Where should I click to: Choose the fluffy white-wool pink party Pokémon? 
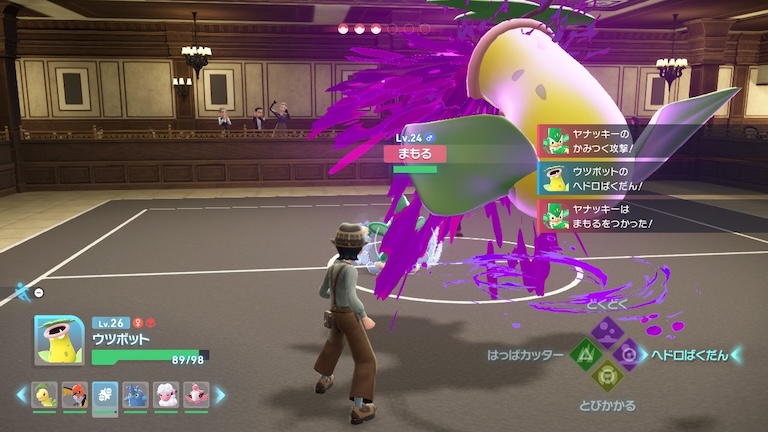[165, 395]
